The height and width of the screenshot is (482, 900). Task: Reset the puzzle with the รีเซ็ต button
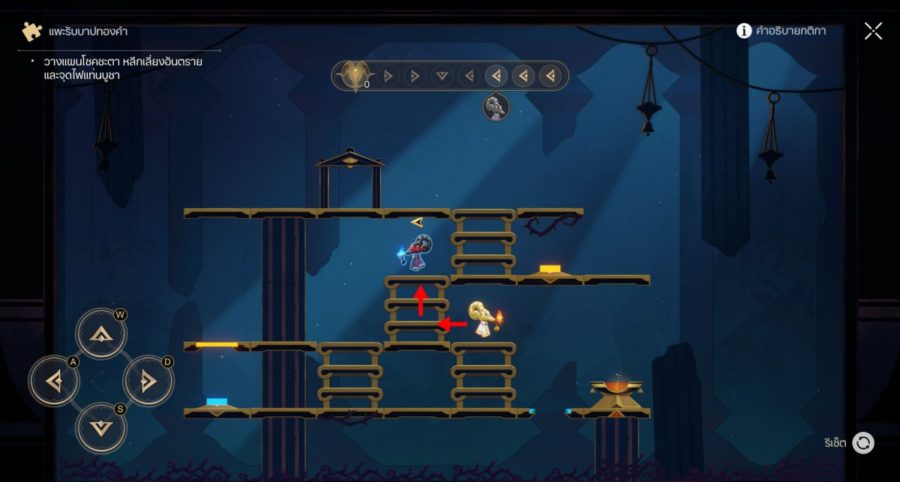click(862, 443)
